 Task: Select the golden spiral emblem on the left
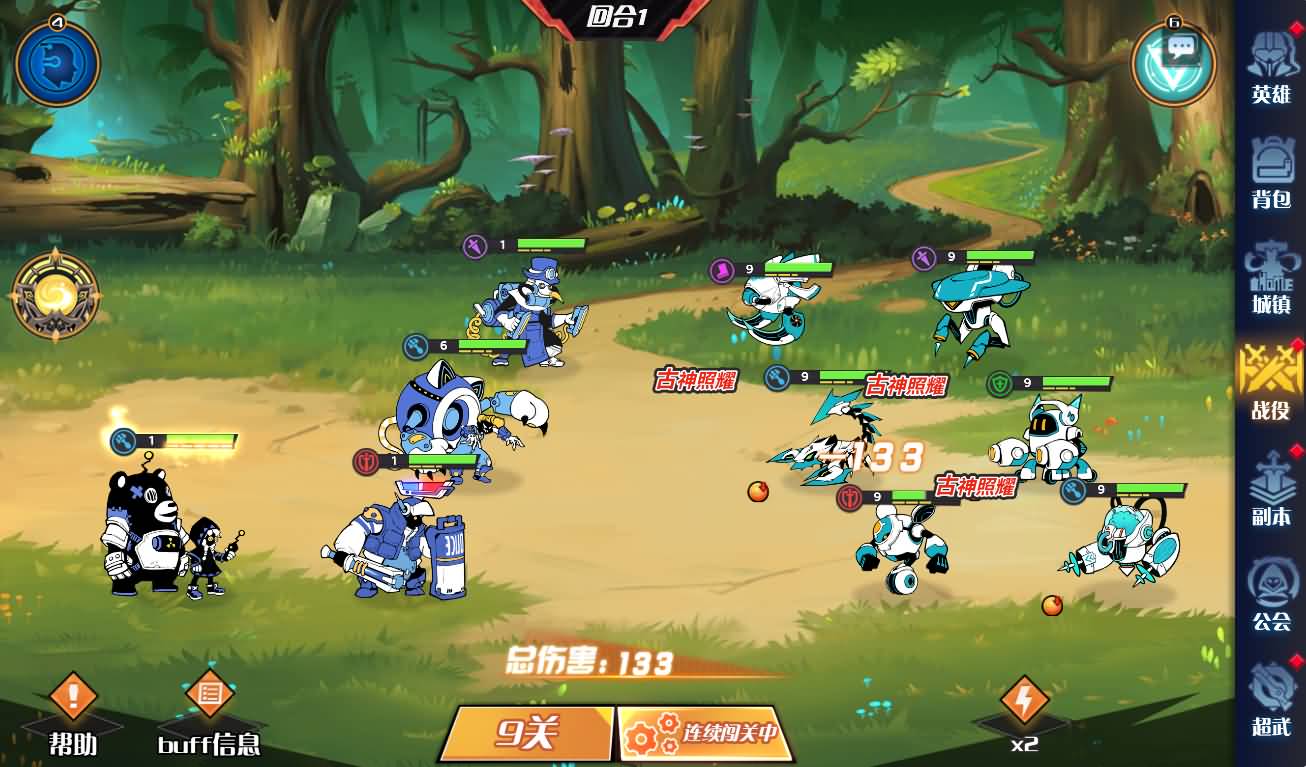point(55,295)
